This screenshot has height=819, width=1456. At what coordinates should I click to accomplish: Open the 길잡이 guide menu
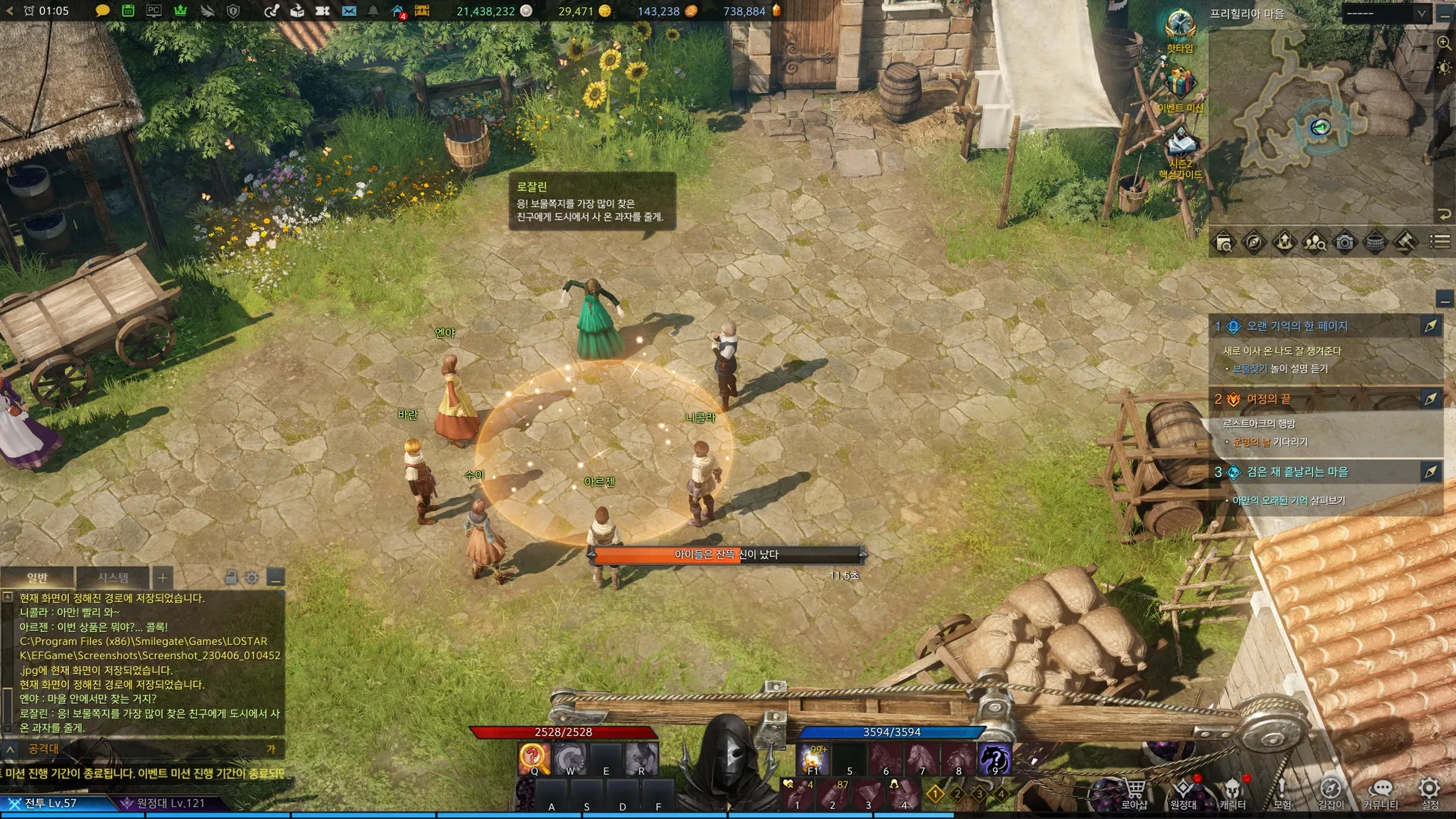[x=1331, y=792]
